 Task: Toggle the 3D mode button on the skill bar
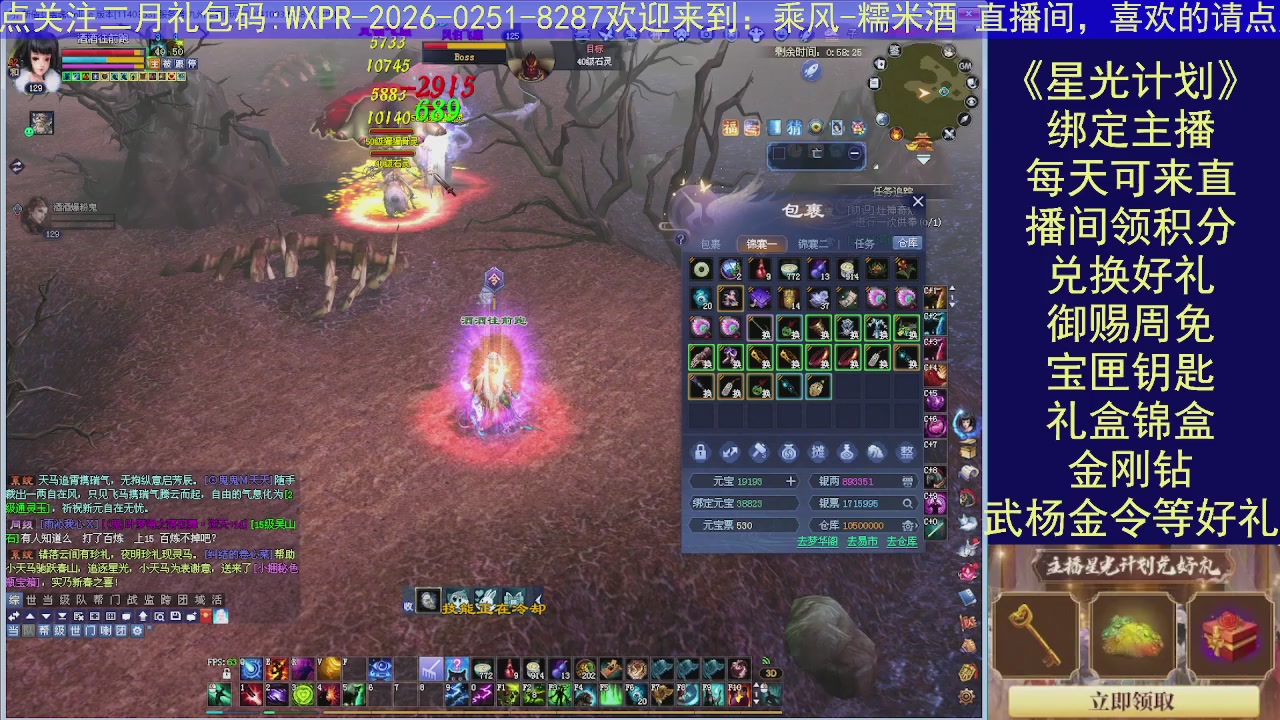[769, 673]
